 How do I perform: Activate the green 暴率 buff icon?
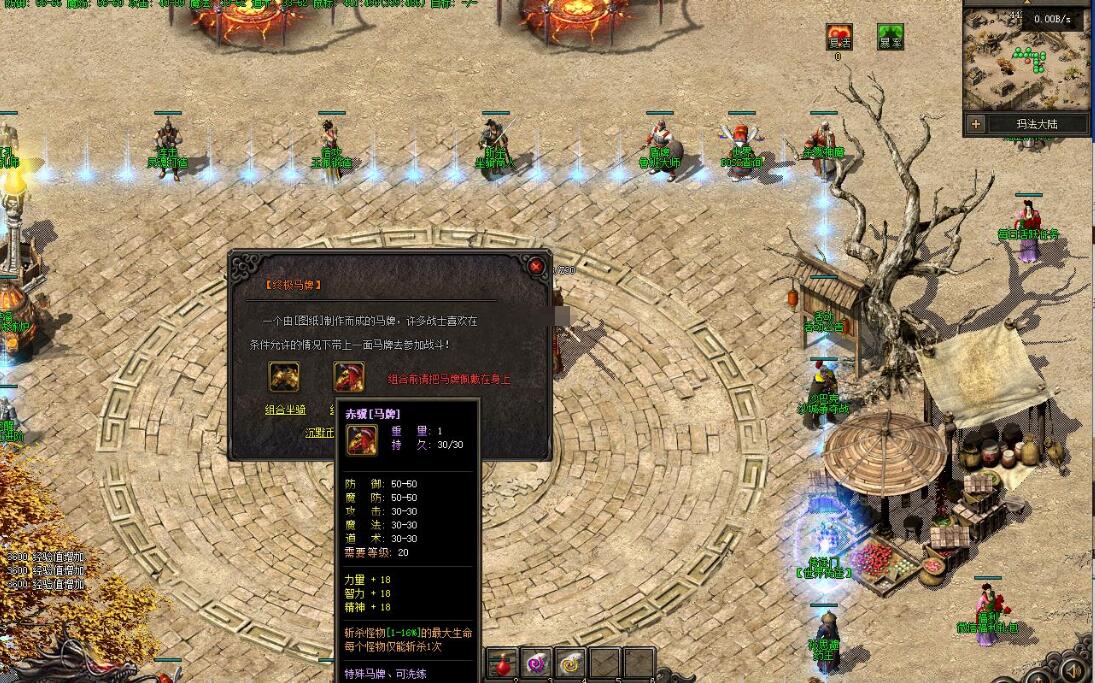(890, 38)
